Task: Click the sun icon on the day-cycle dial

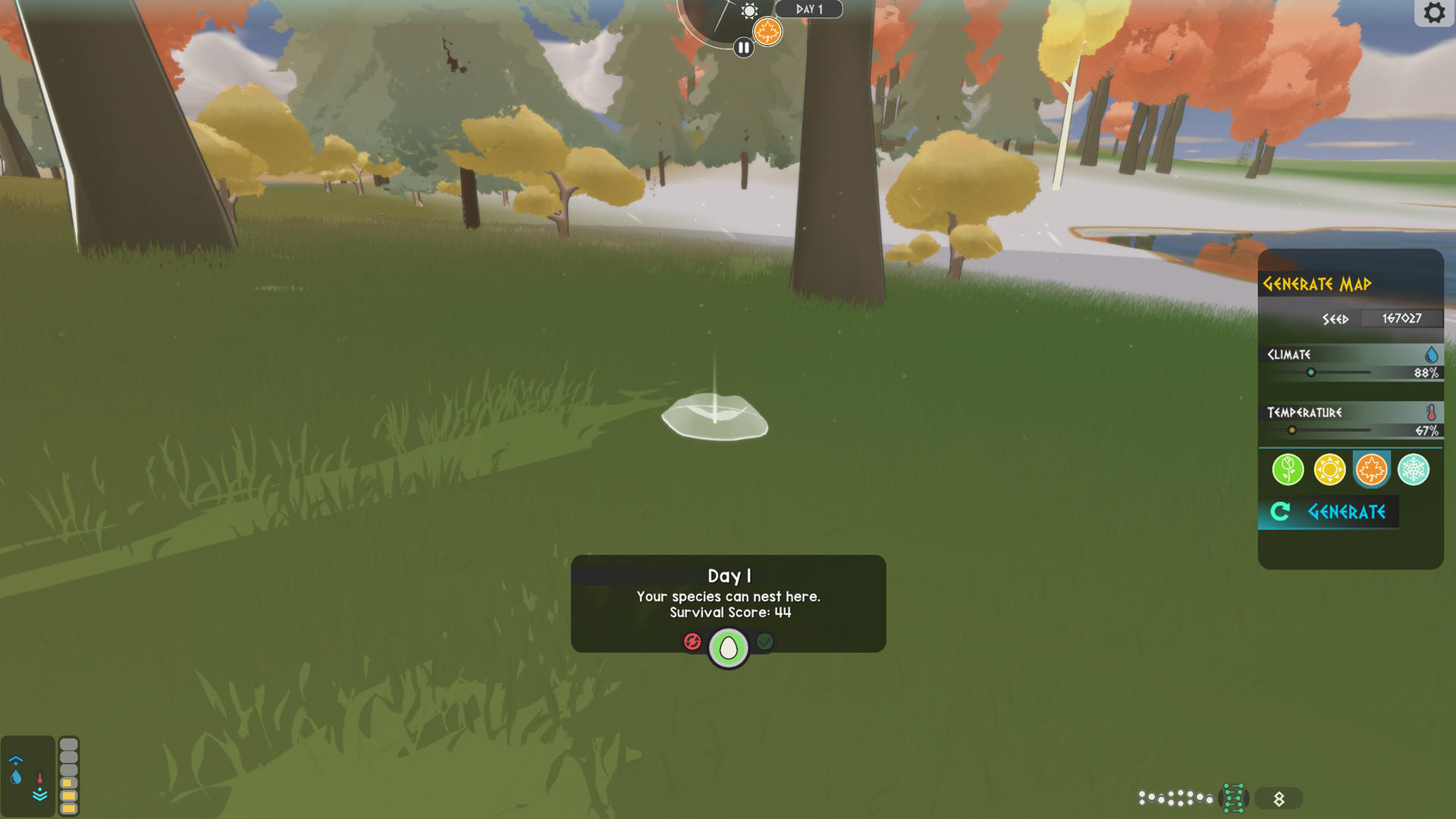Action: coord(749,11)
